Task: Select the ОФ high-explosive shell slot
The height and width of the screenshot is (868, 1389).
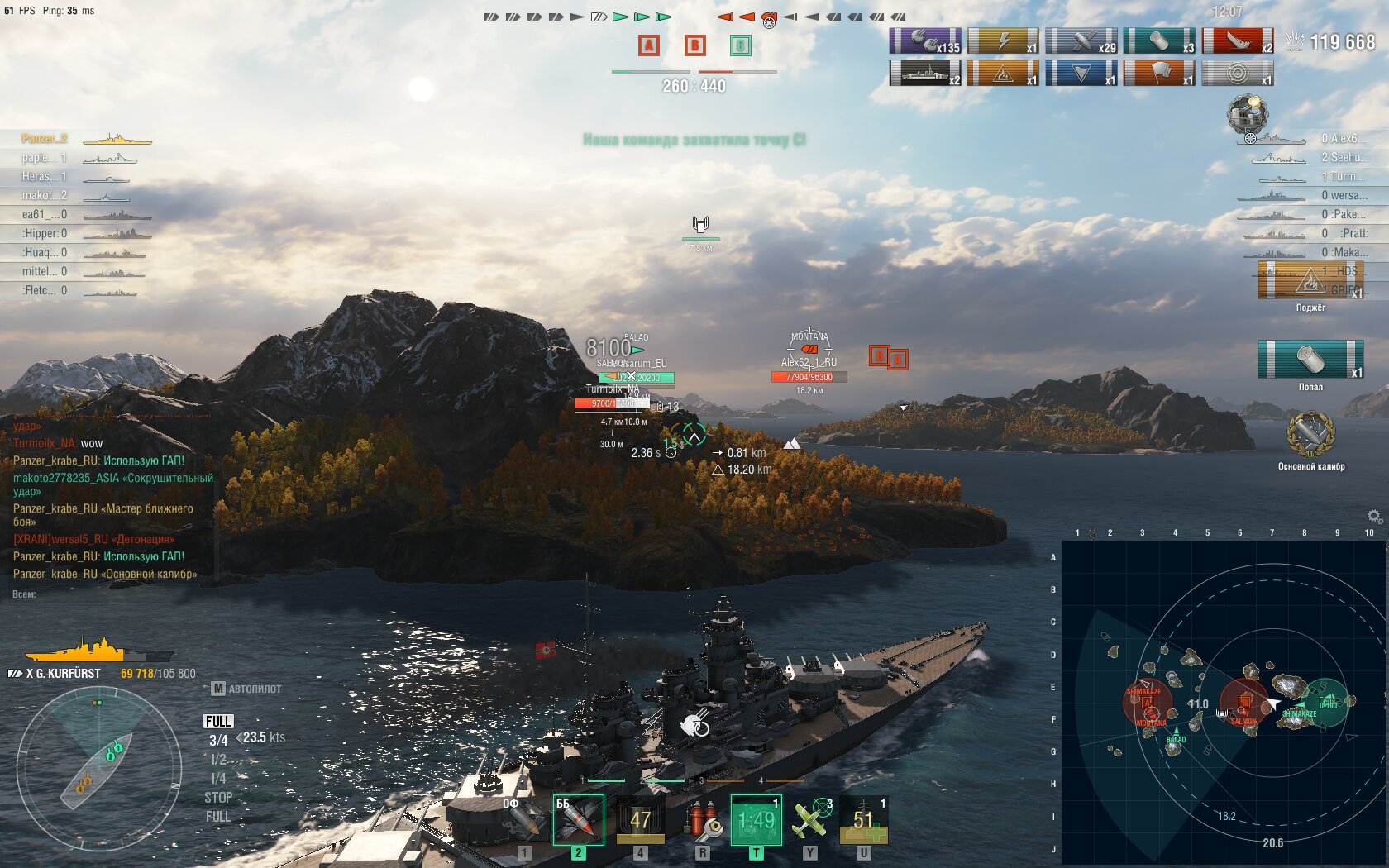Action: (x=522, y=820)
